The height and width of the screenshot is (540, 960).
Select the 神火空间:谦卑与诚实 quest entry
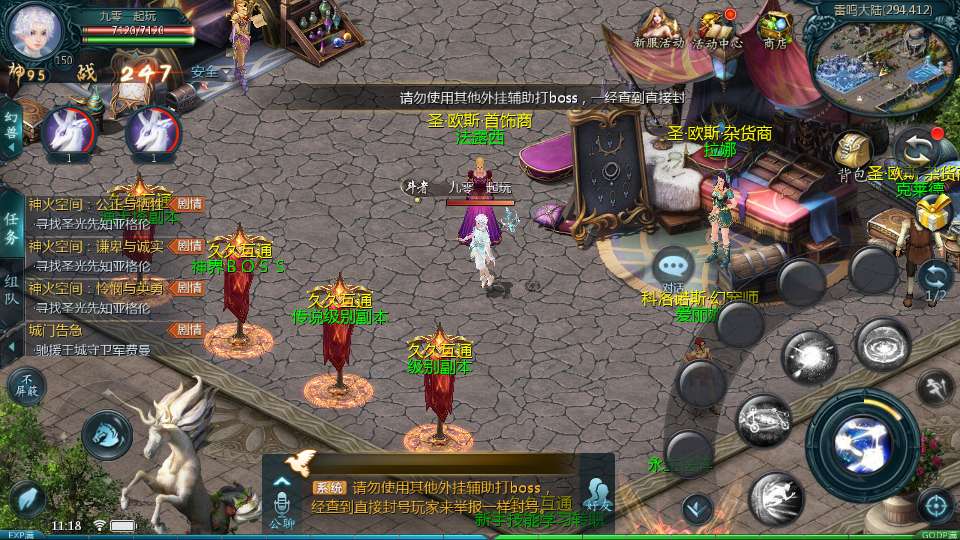[100, 255]
